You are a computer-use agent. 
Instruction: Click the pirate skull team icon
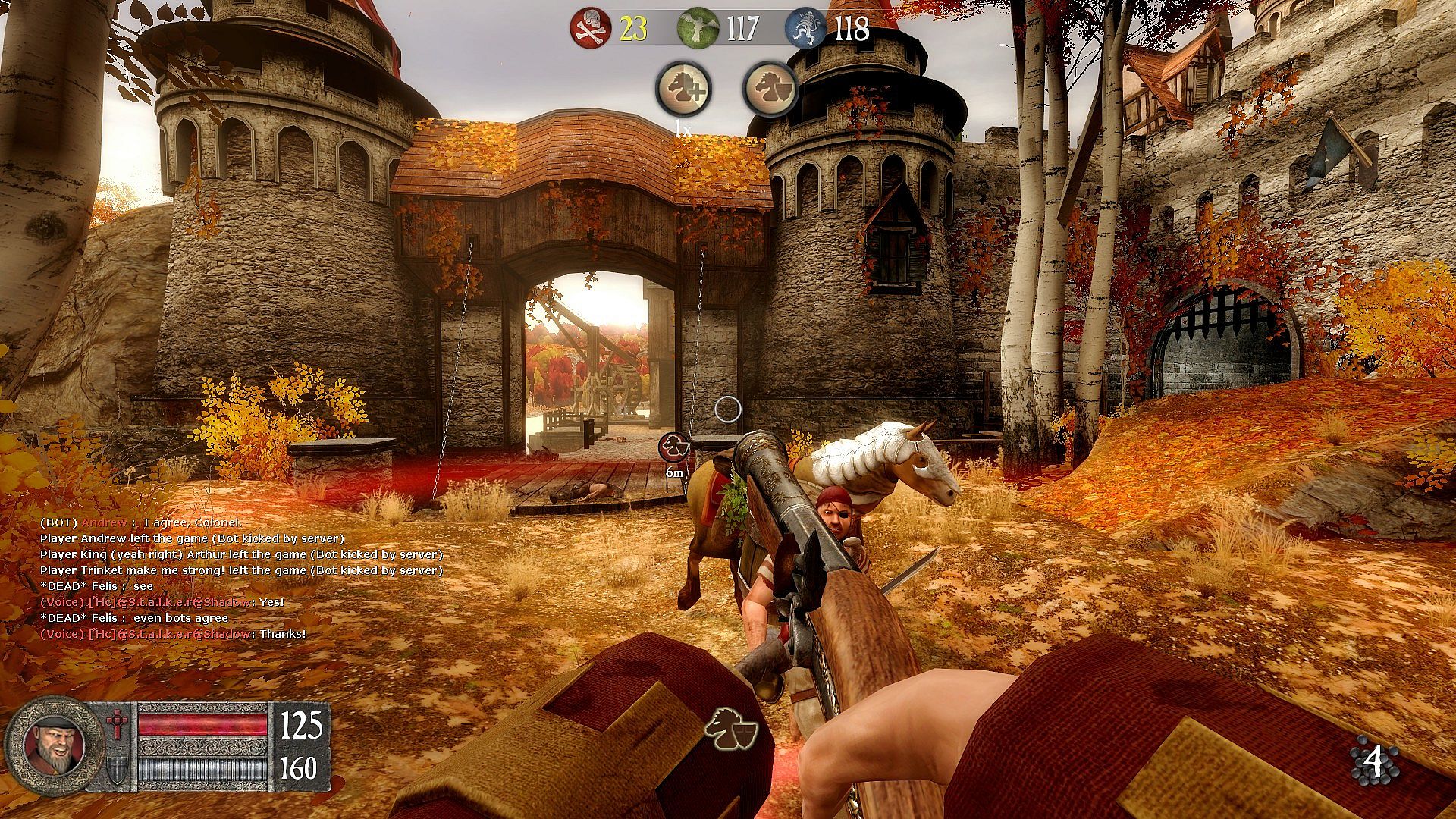point(591,29)
